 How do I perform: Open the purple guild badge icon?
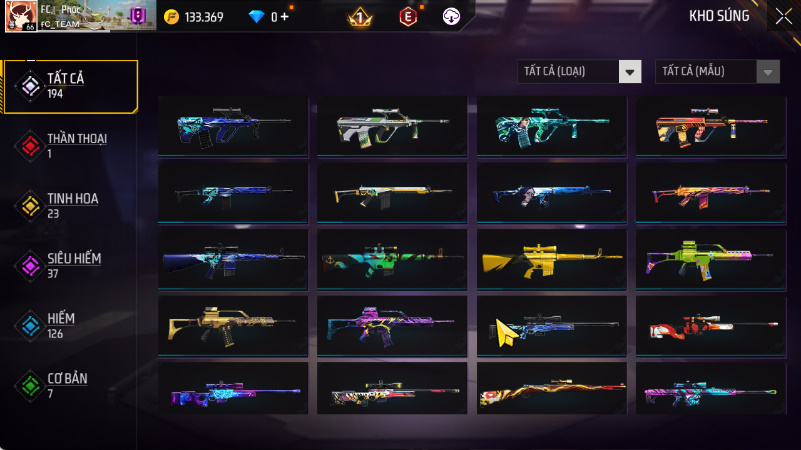click(139, 16)
